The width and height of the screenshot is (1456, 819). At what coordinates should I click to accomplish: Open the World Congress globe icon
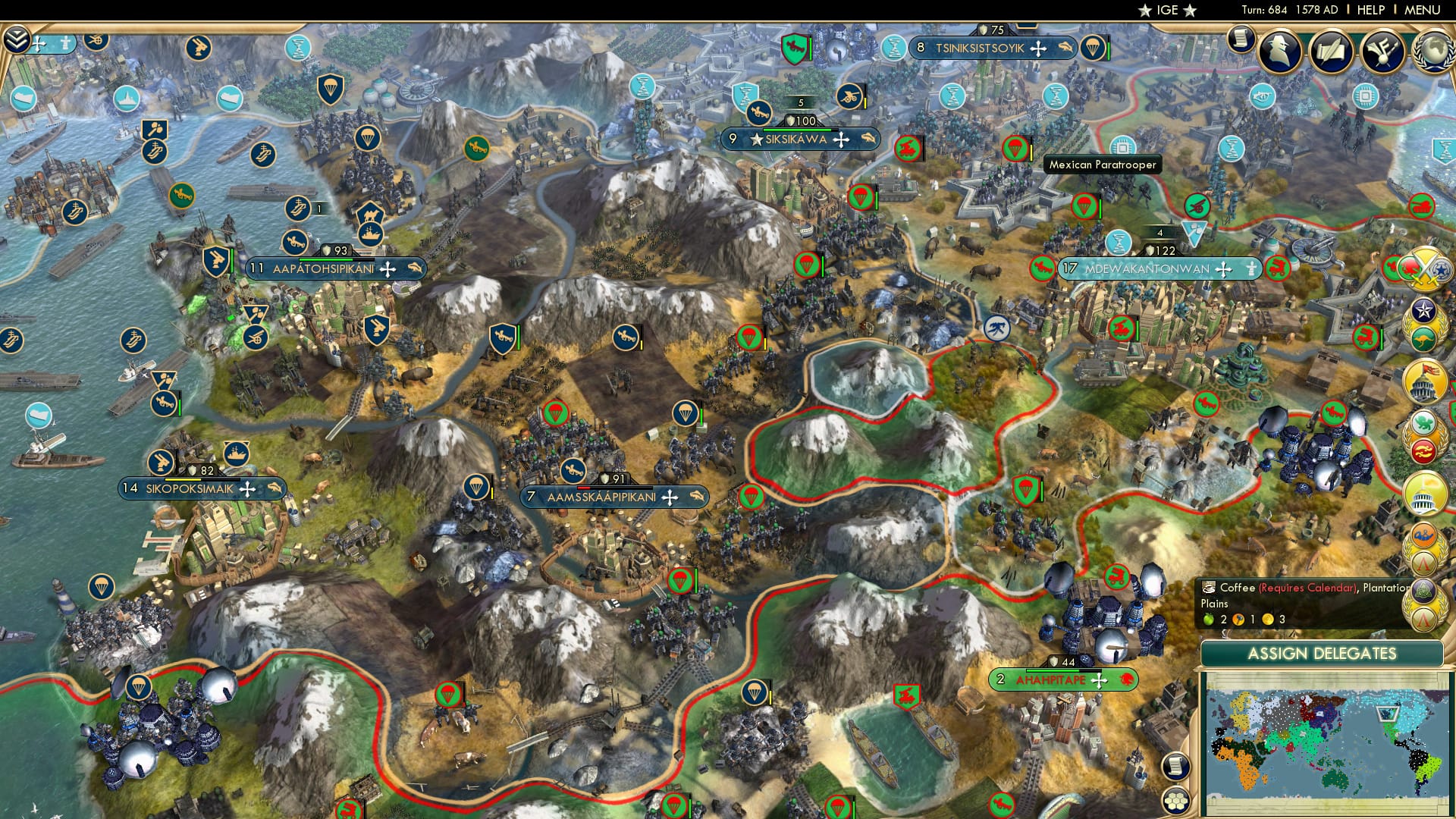click(x=1433, y=53)
